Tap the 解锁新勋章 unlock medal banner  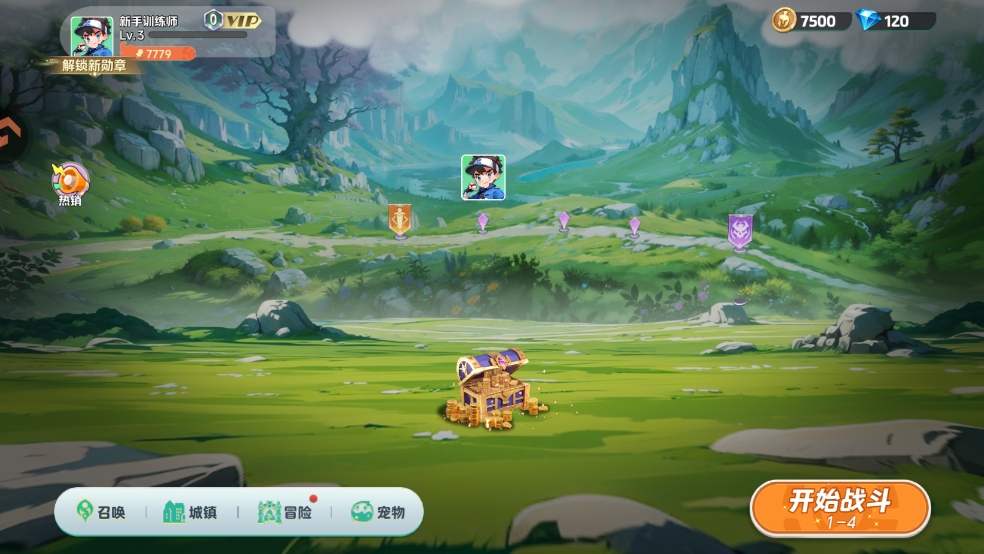[x=94, y=66]
